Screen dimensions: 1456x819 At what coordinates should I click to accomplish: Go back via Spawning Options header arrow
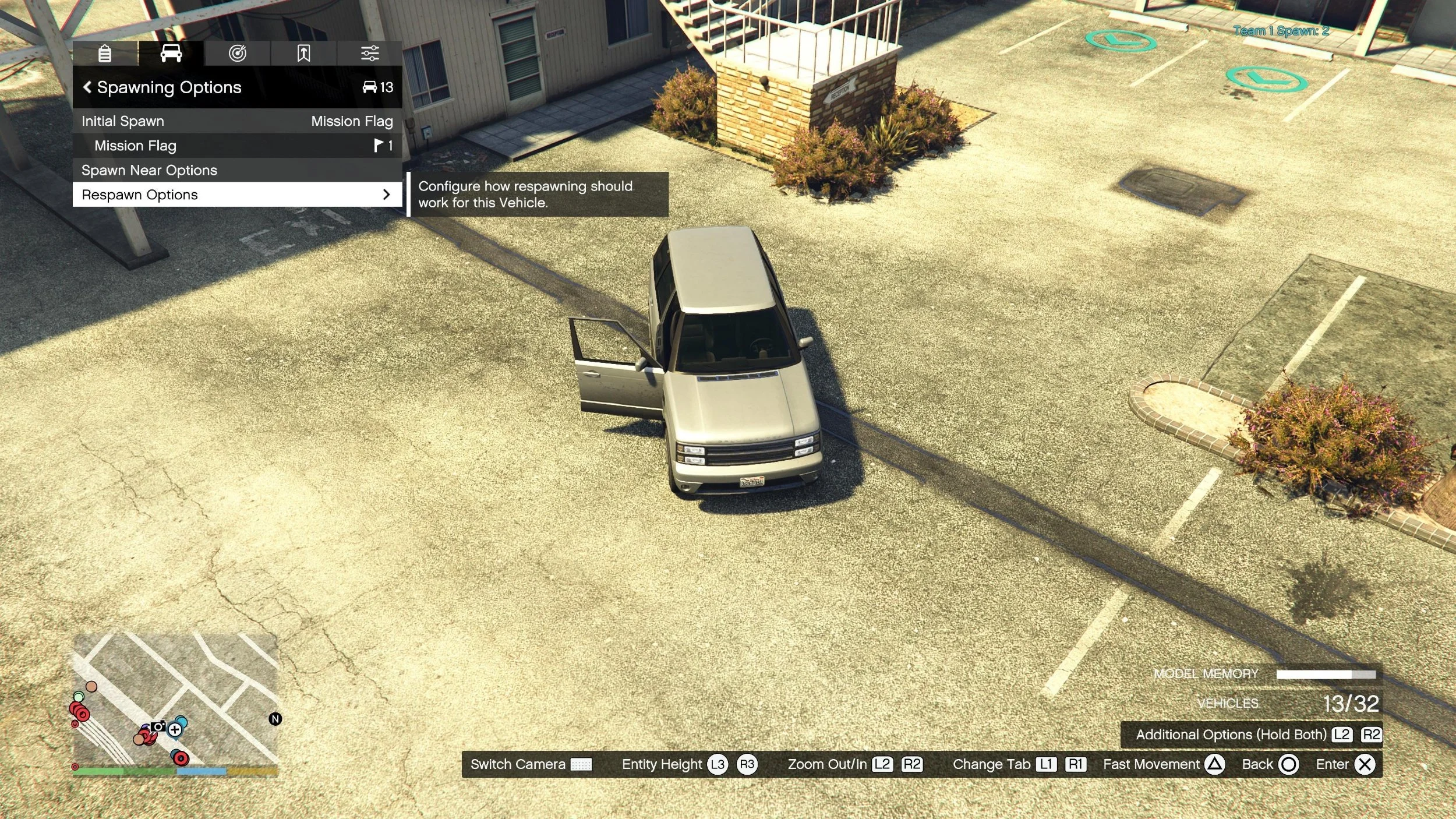click(87, 87)
